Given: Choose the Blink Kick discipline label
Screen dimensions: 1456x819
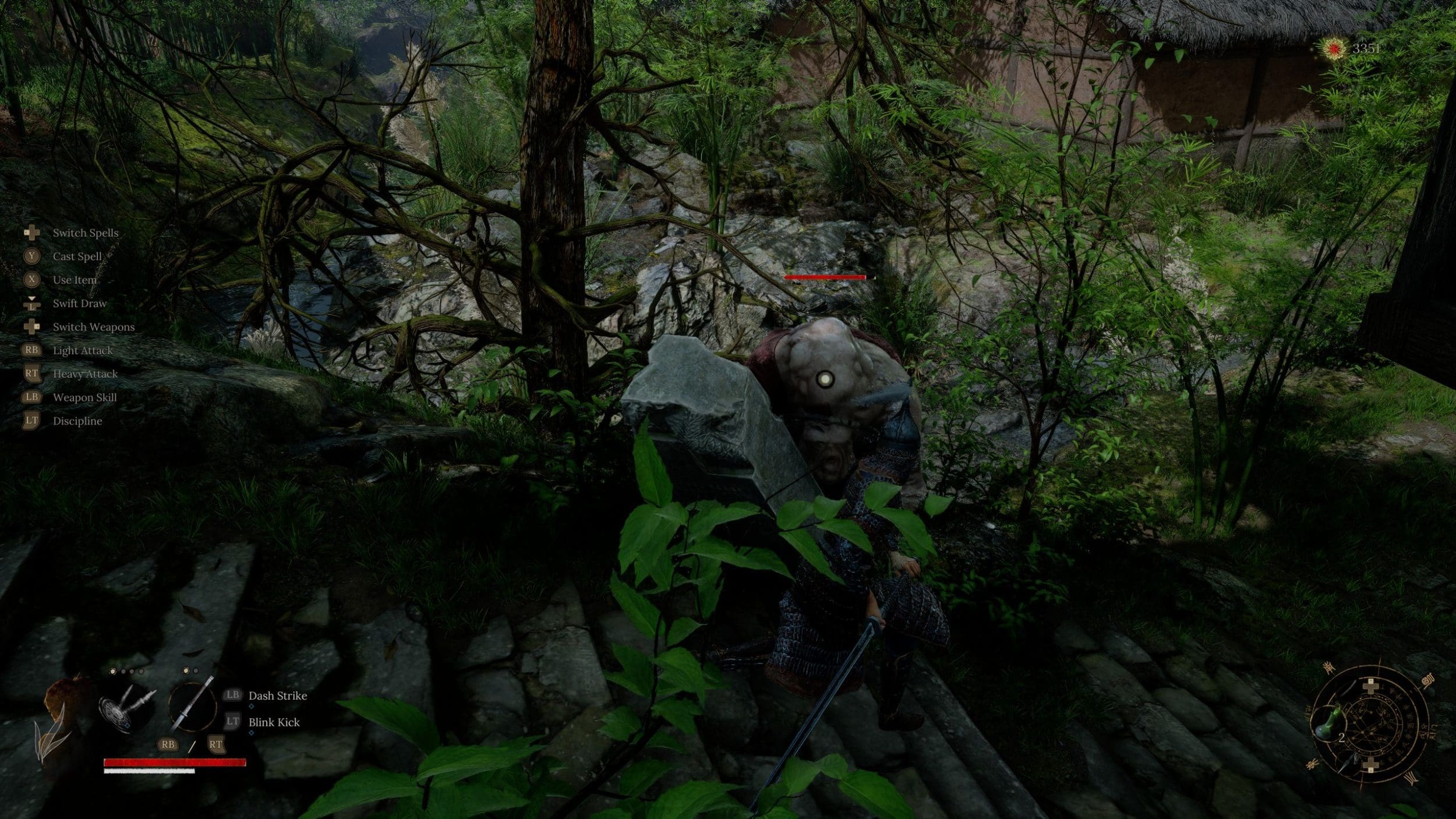Looking at the screenshot, I should tap(274, 722).
